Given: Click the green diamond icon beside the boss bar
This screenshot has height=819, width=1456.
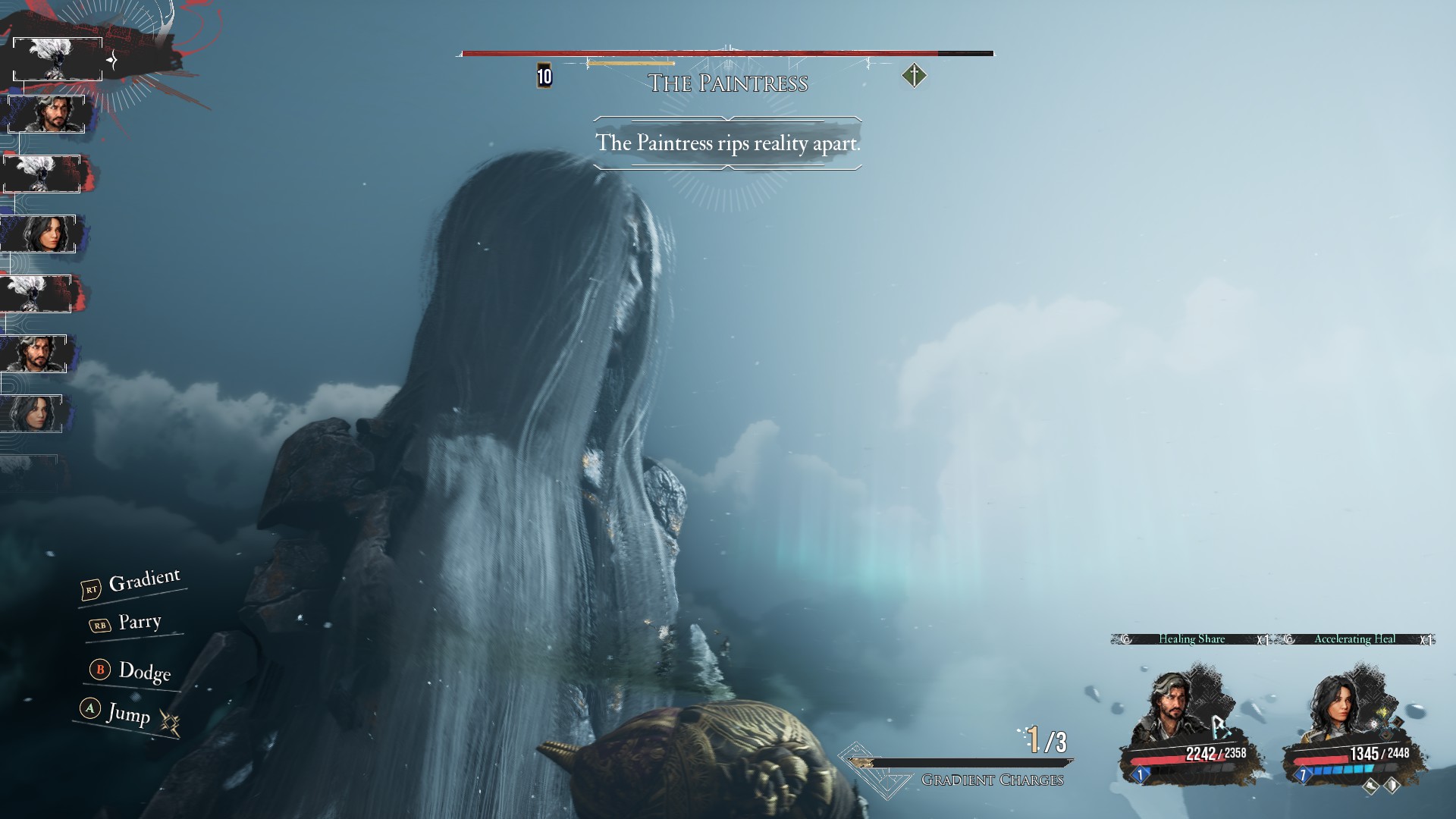Looking at the screenshot, I should coord(915,76).
